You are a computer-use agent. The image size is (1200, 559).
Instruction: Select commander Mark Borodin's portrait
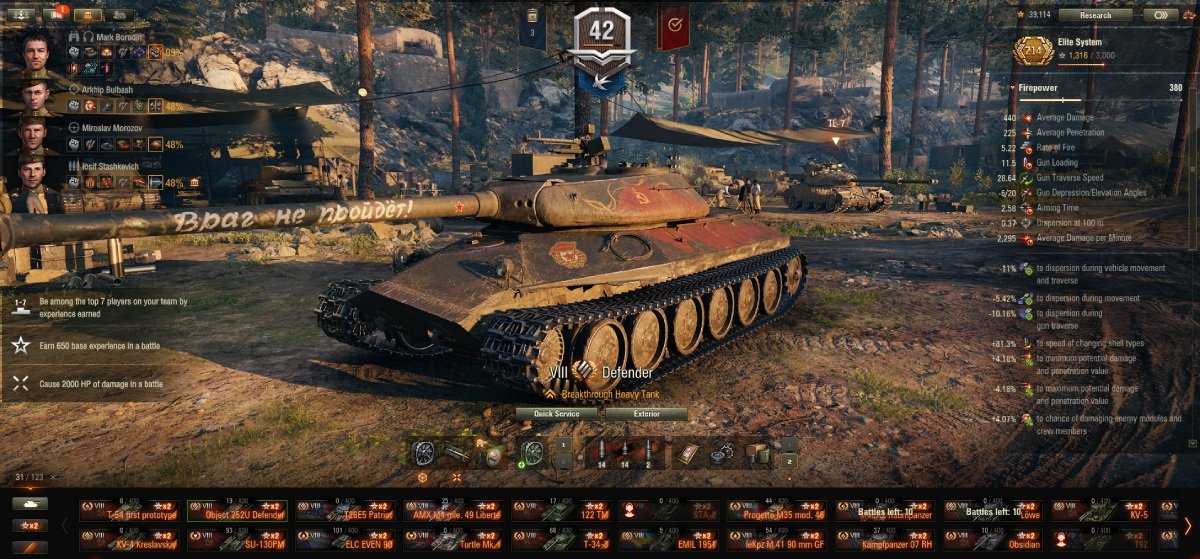[x=35, y=51]
